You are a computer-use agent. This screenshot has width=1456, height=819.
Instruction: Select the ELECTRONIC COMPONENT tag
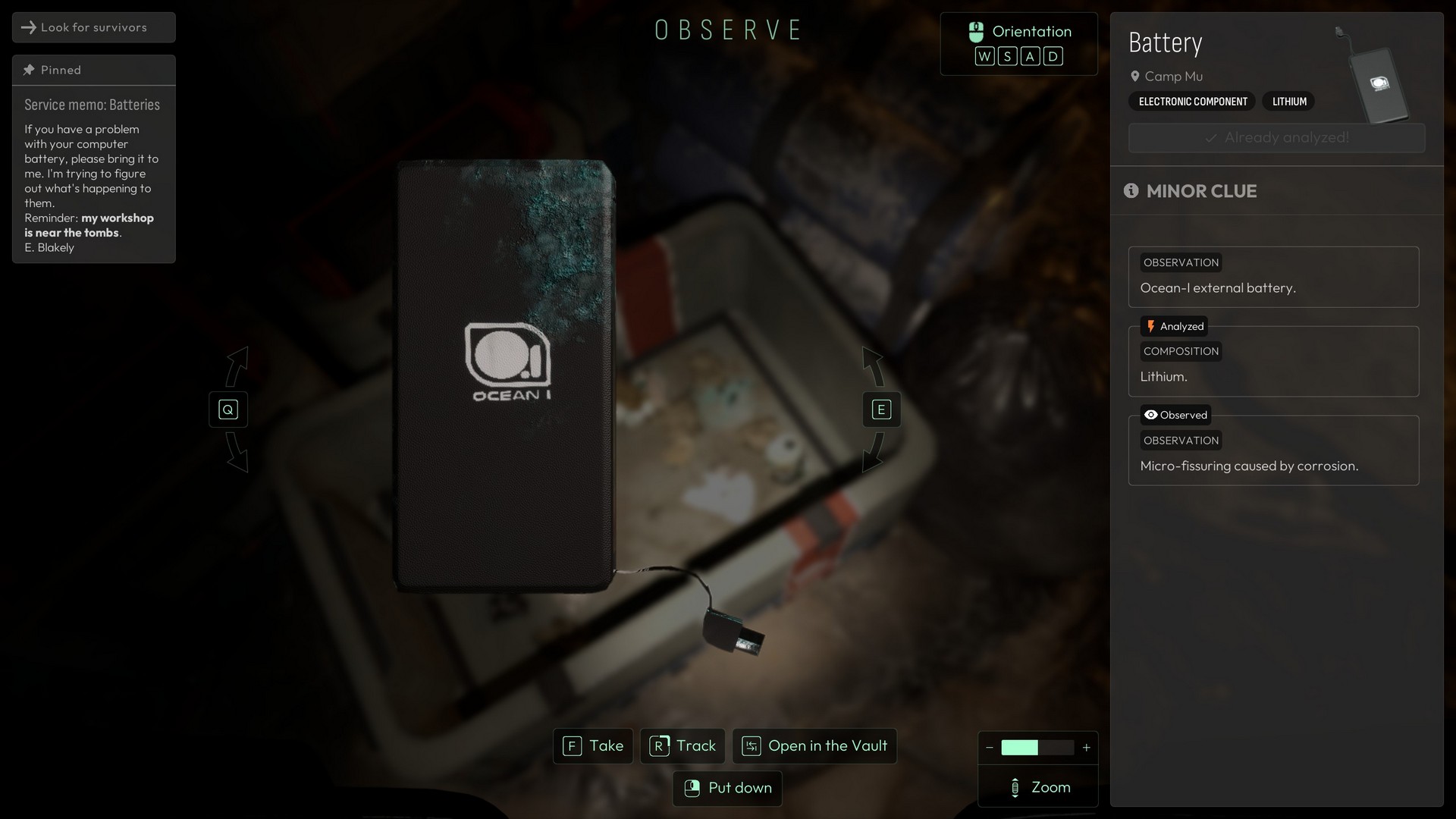point(1191,101)
